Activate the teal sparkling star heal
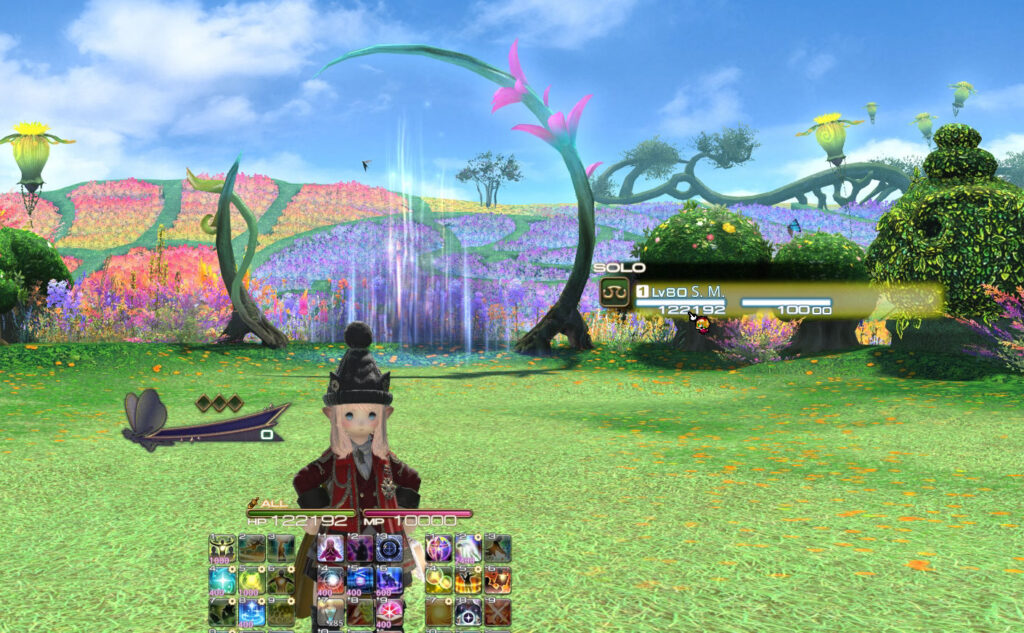Screen dimensions: 1024x633 point(222,580)
